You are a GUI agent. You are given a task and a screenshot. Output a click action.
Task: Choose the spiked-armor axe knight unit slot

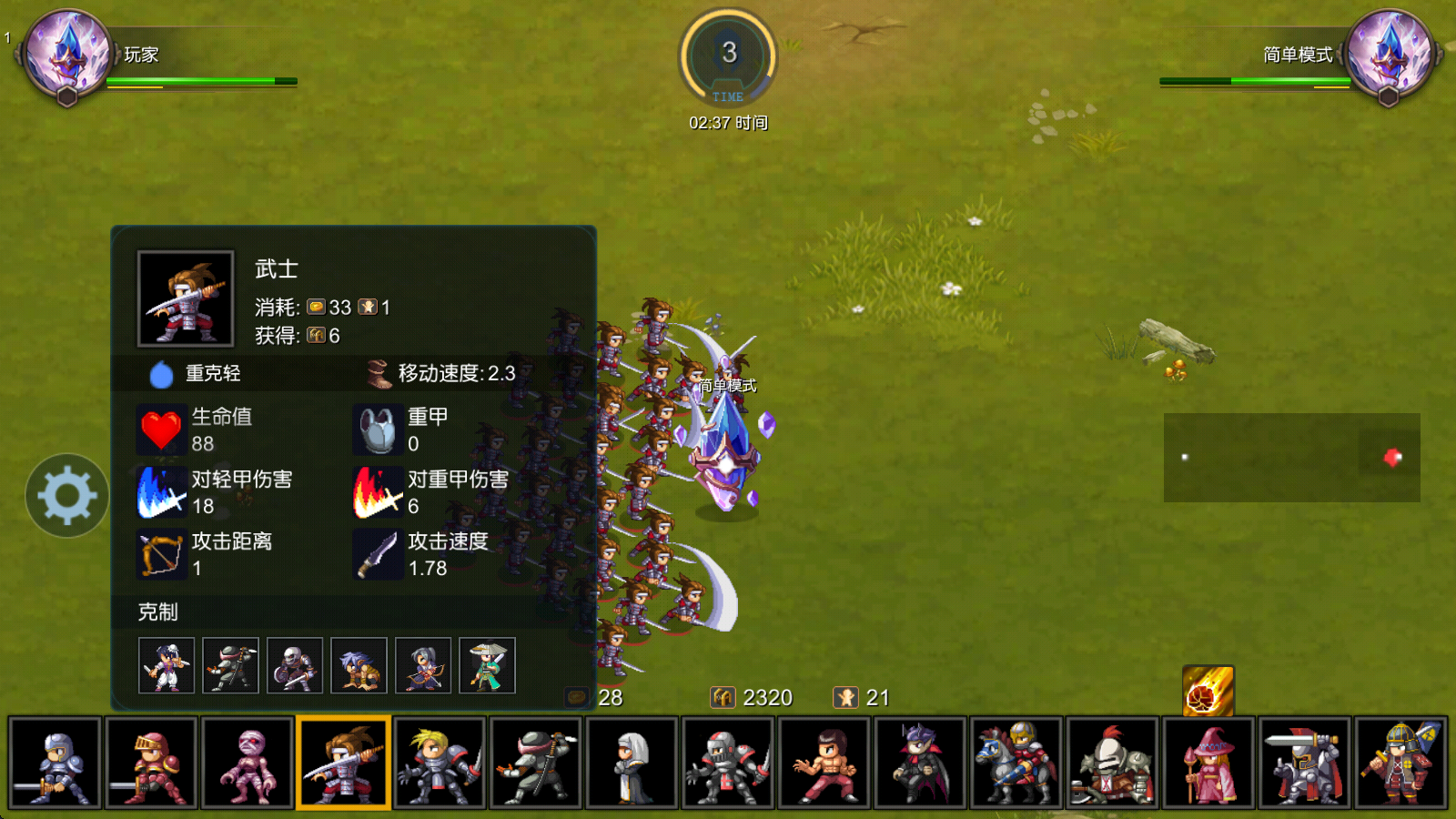point(1113,763)
